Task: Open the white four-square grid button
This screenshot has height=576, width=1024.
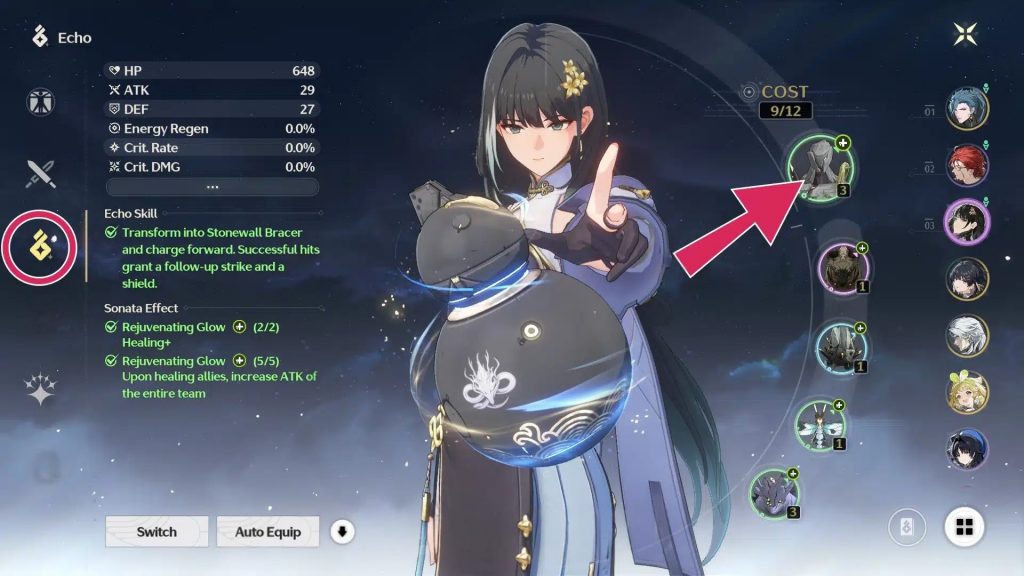Action: [965, 526]
